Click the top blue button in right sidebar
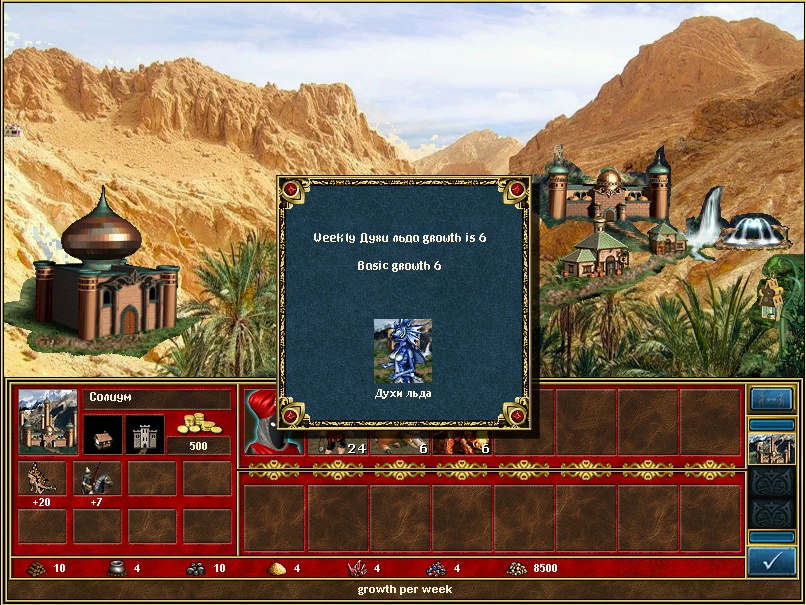806x605 pixels. coord(771,399)
